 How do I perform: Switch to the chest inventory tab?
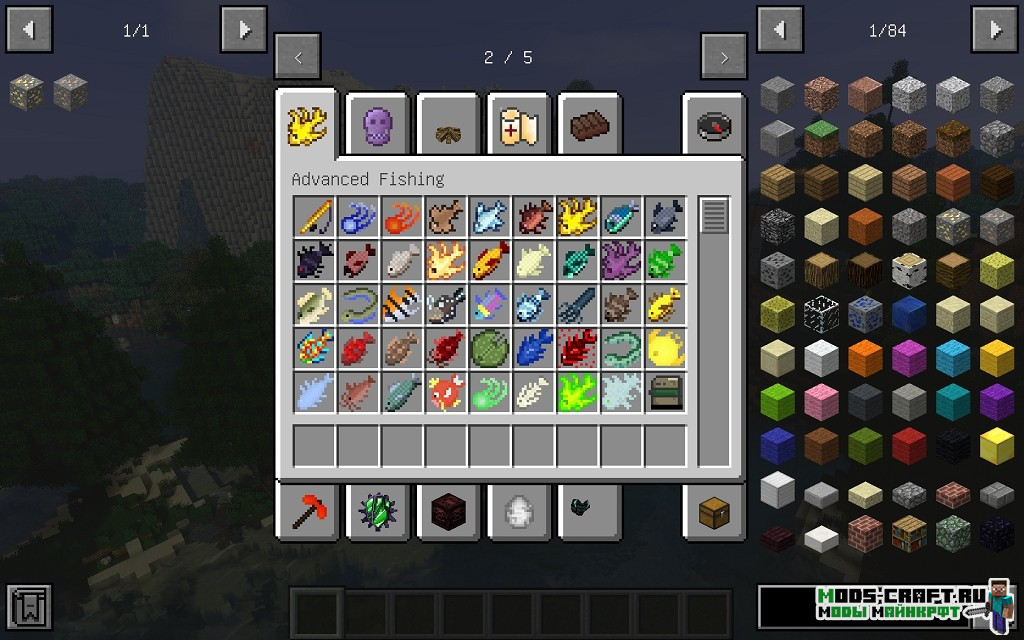tap(714, 512)
